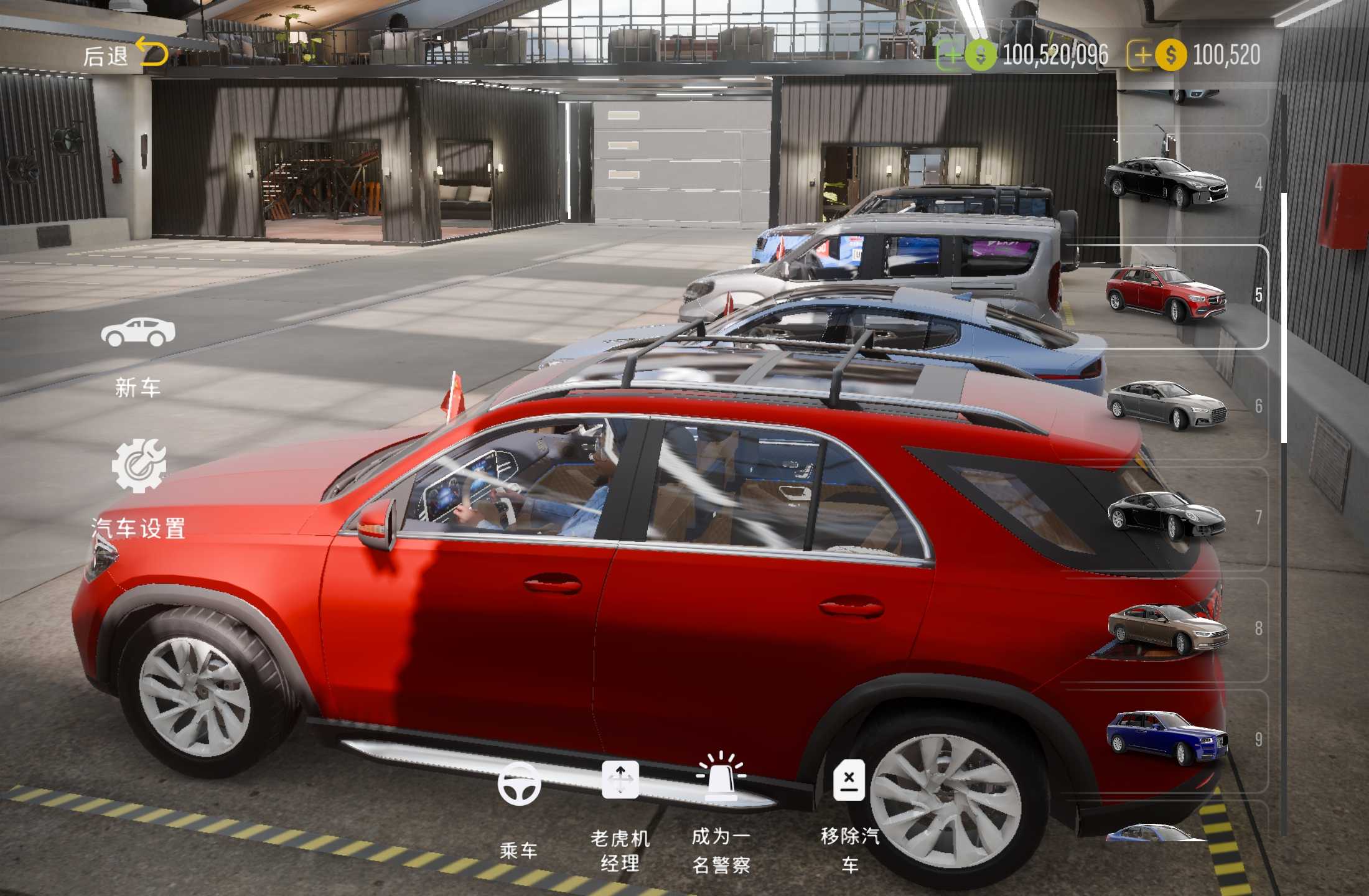Viewport: 1369px width, 896px height.
Task: Add green cash with the plus button
Action: click(951, 56)
